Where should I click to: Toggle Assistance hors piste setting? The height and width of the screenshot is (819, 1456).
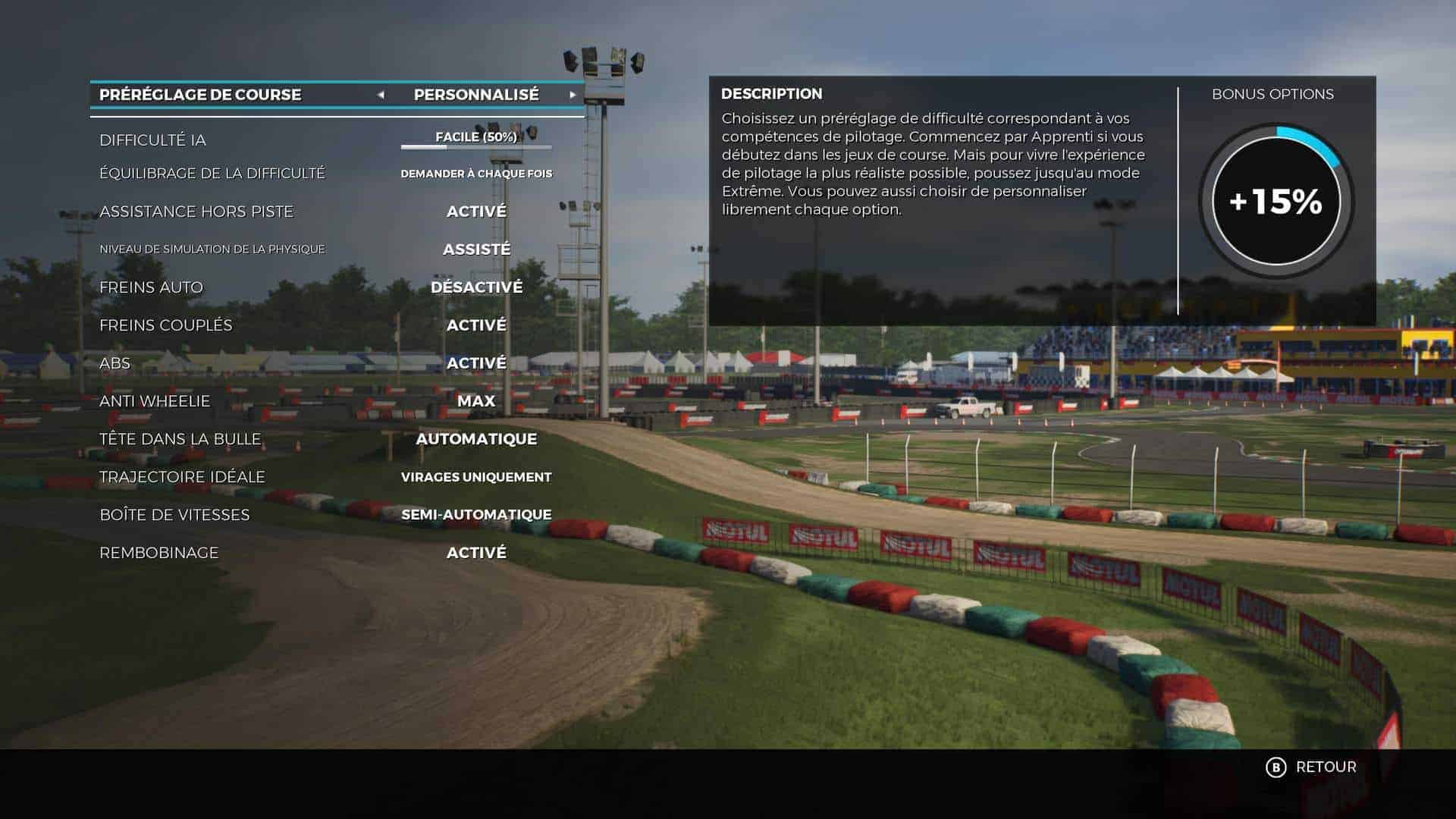[476, 212]
